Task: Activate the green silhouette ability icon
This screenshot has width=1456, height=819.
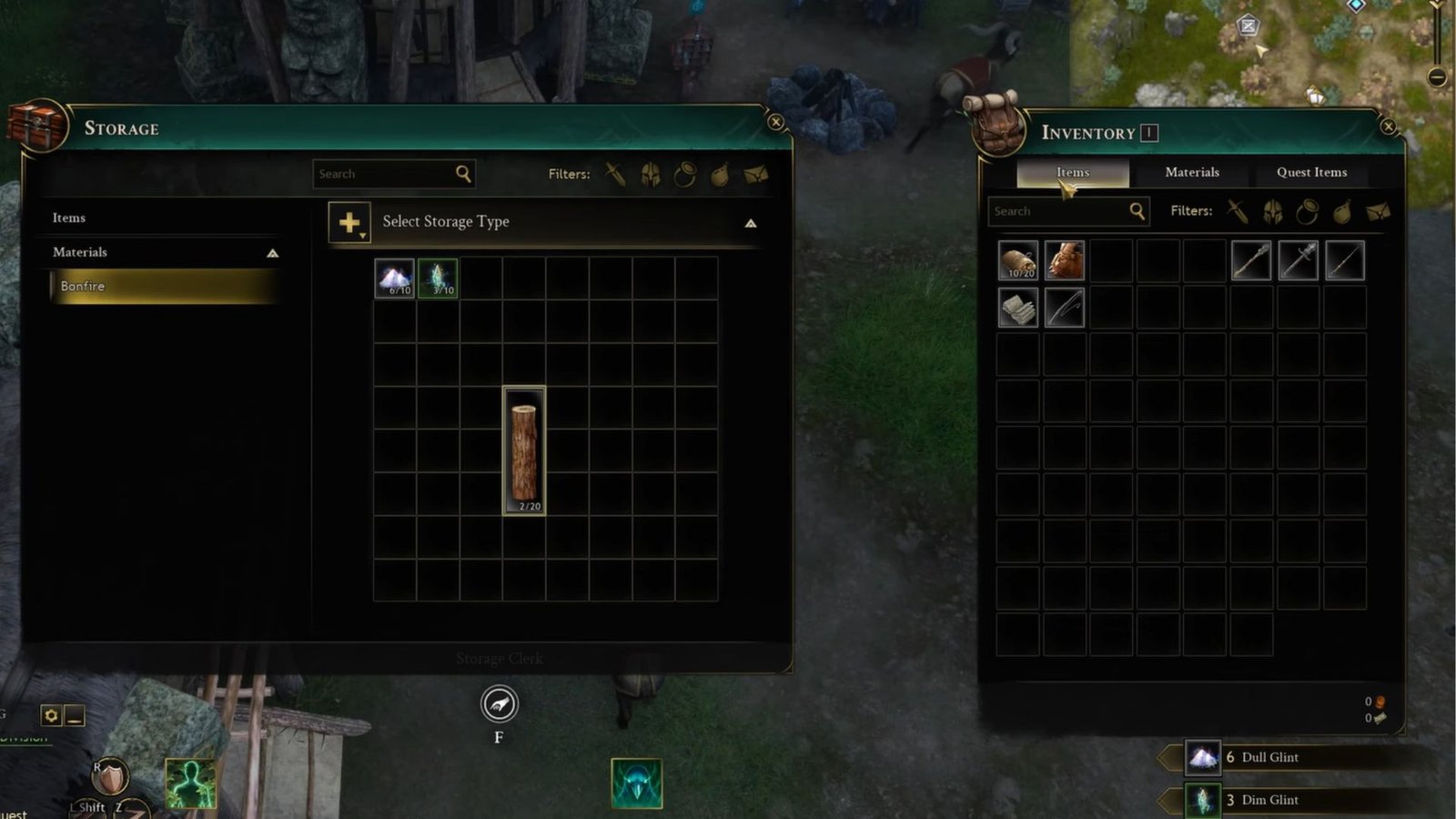Action: tap(190, 784)
